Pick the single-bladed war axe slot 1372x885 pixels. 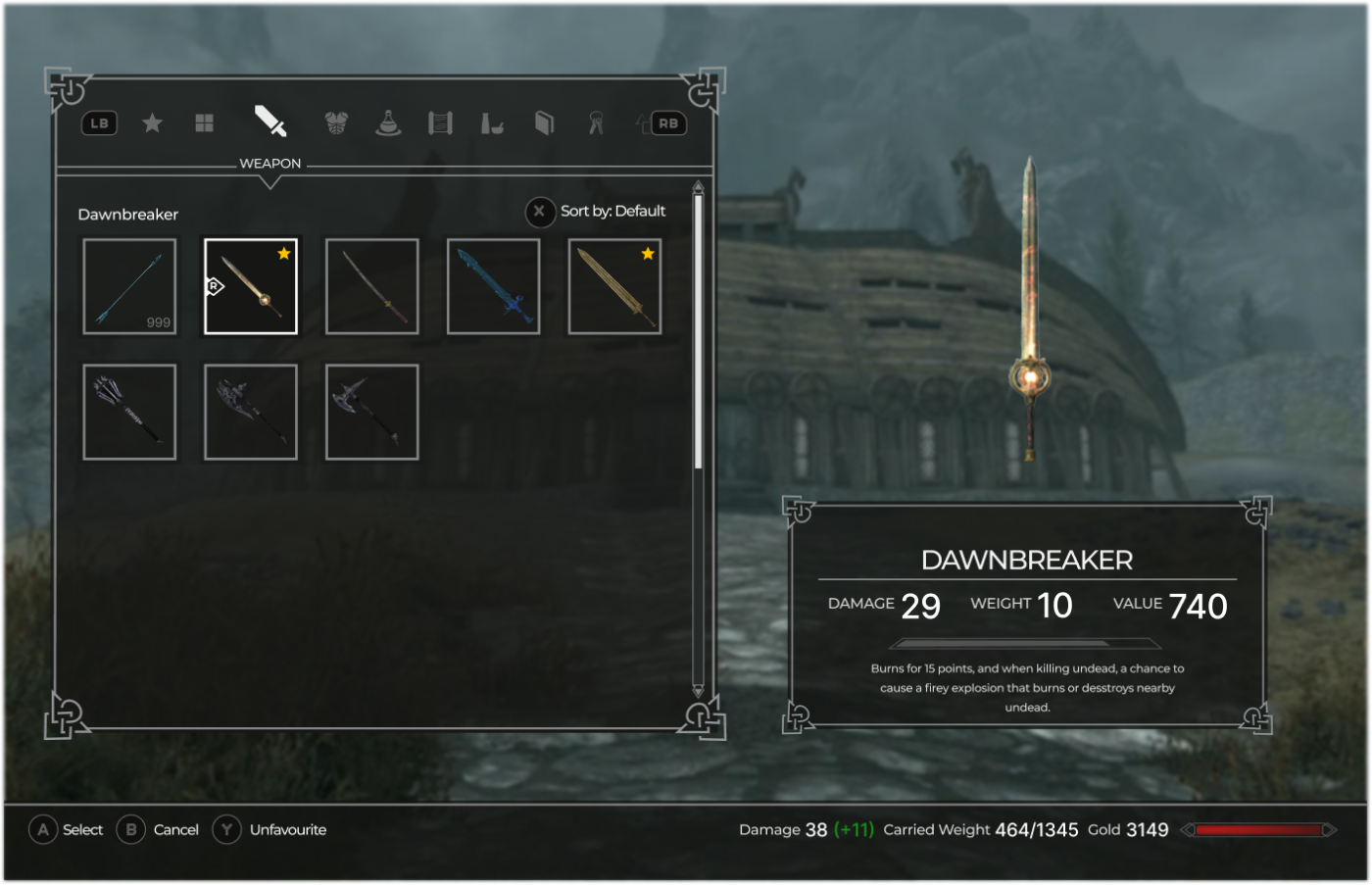(372, 412)
